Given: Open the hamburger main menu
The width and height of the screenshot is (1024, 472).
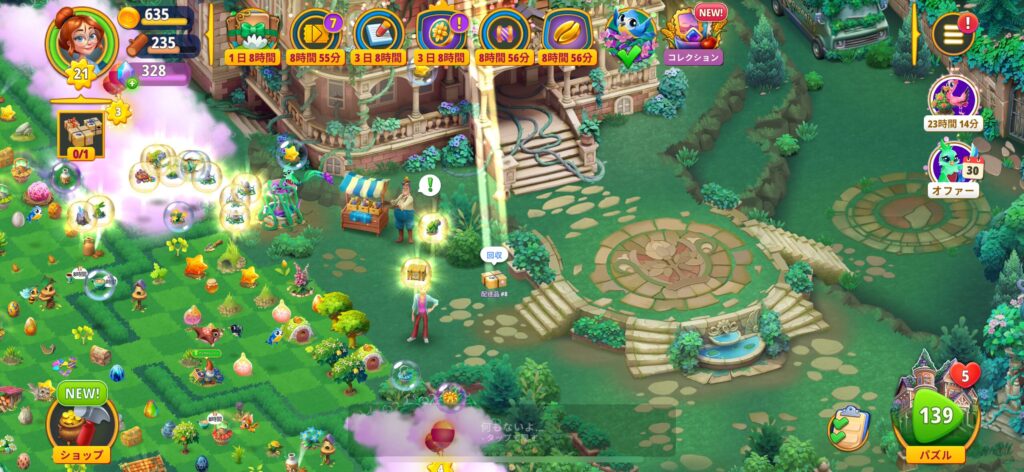Looking at the screenshot, I should (x=951, y=34).
